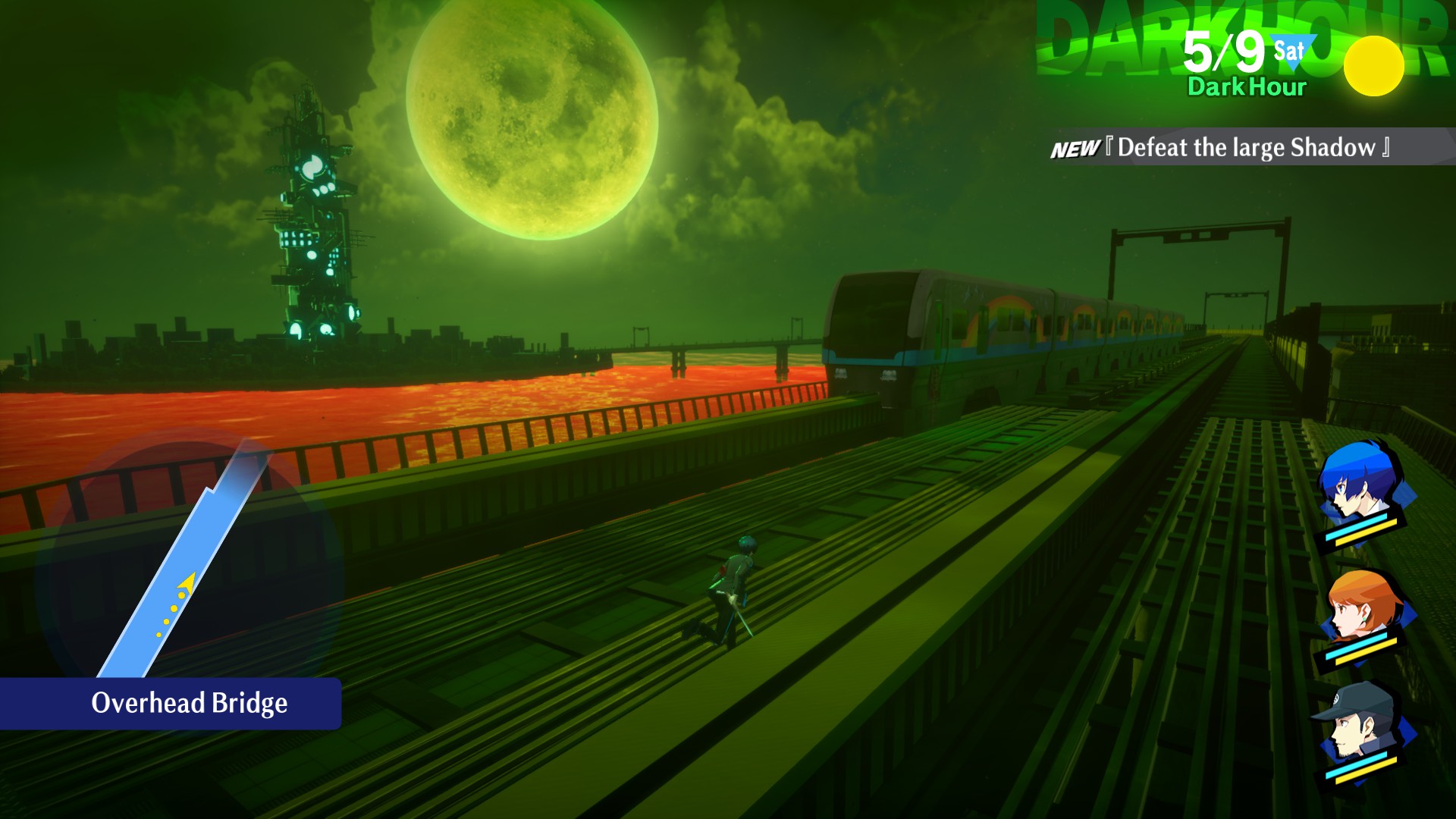
Task: Click the 5/9 Sat date display
Action: (x=1244, y=52)
